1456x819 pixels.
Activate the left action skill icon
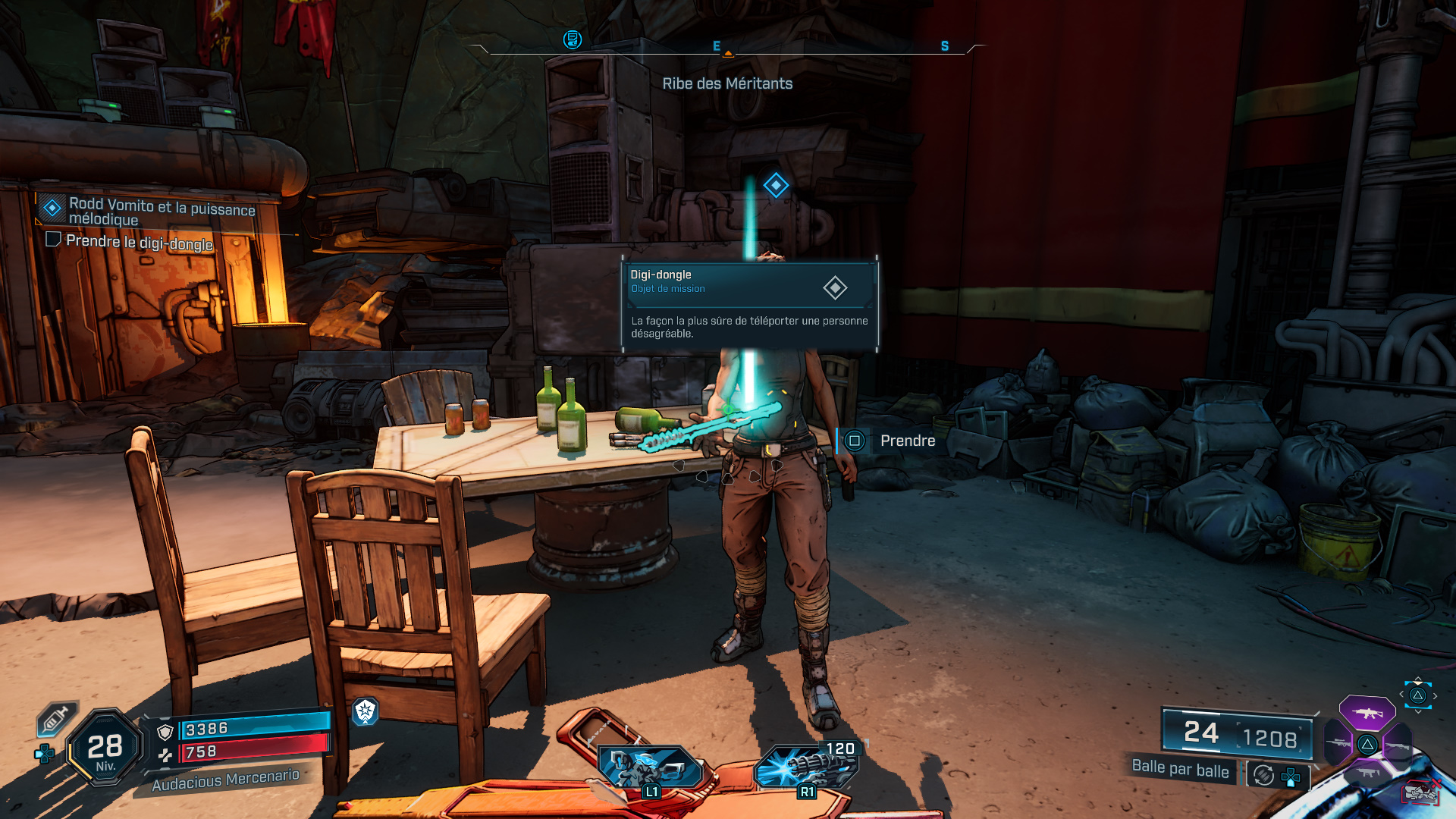(650, 766)
